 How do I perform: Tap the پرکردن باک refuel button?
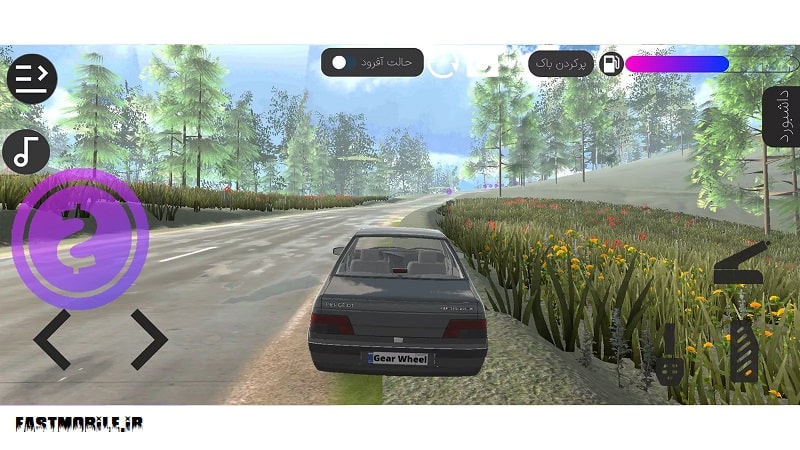click(560, 64)
